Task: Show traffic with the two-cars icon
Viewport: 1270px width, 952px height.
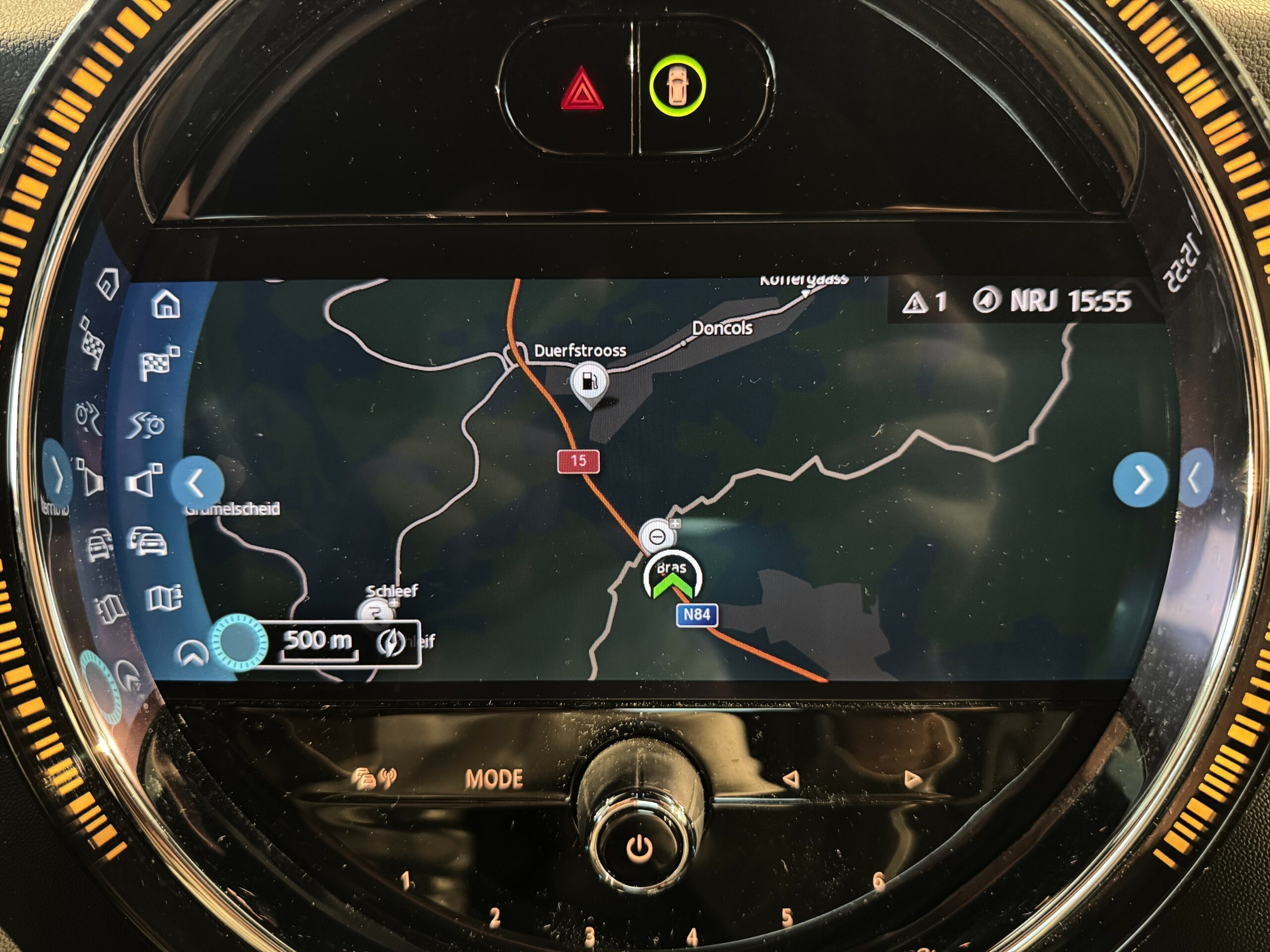Action: pyautogui.click(x=148, y=541)
